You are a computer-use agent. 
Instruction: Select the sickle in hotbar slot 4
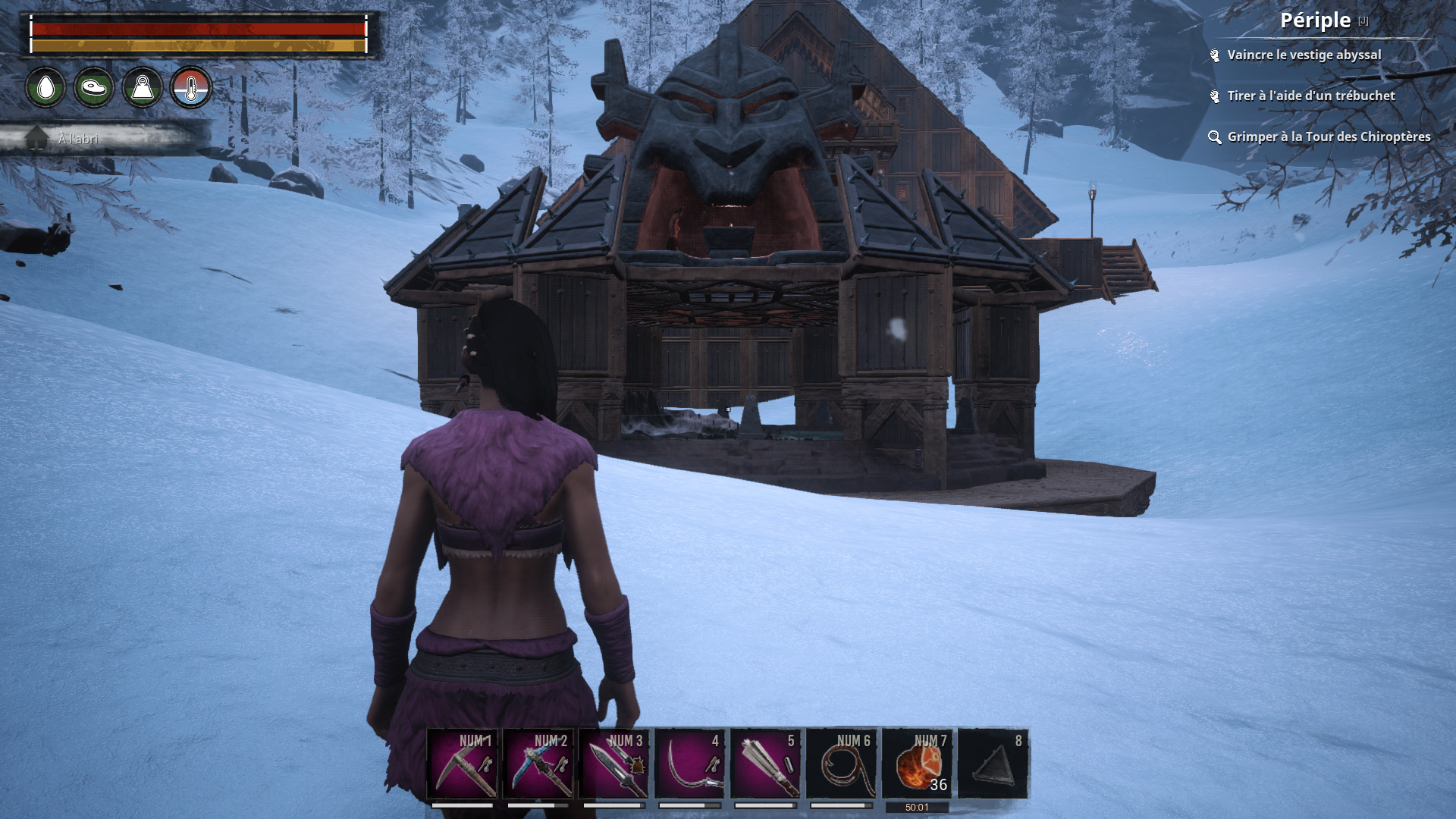(x=690, y=764)
